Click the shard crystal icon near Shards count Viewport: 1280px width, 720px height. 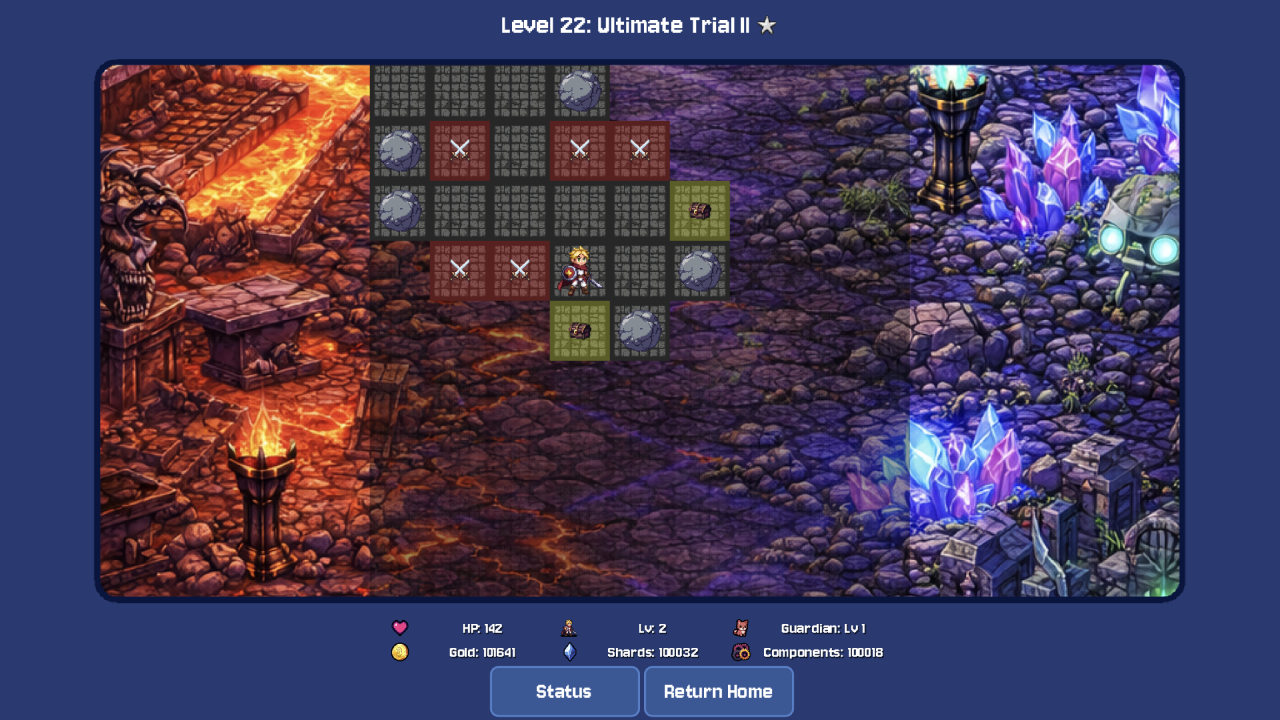(568, 652)
